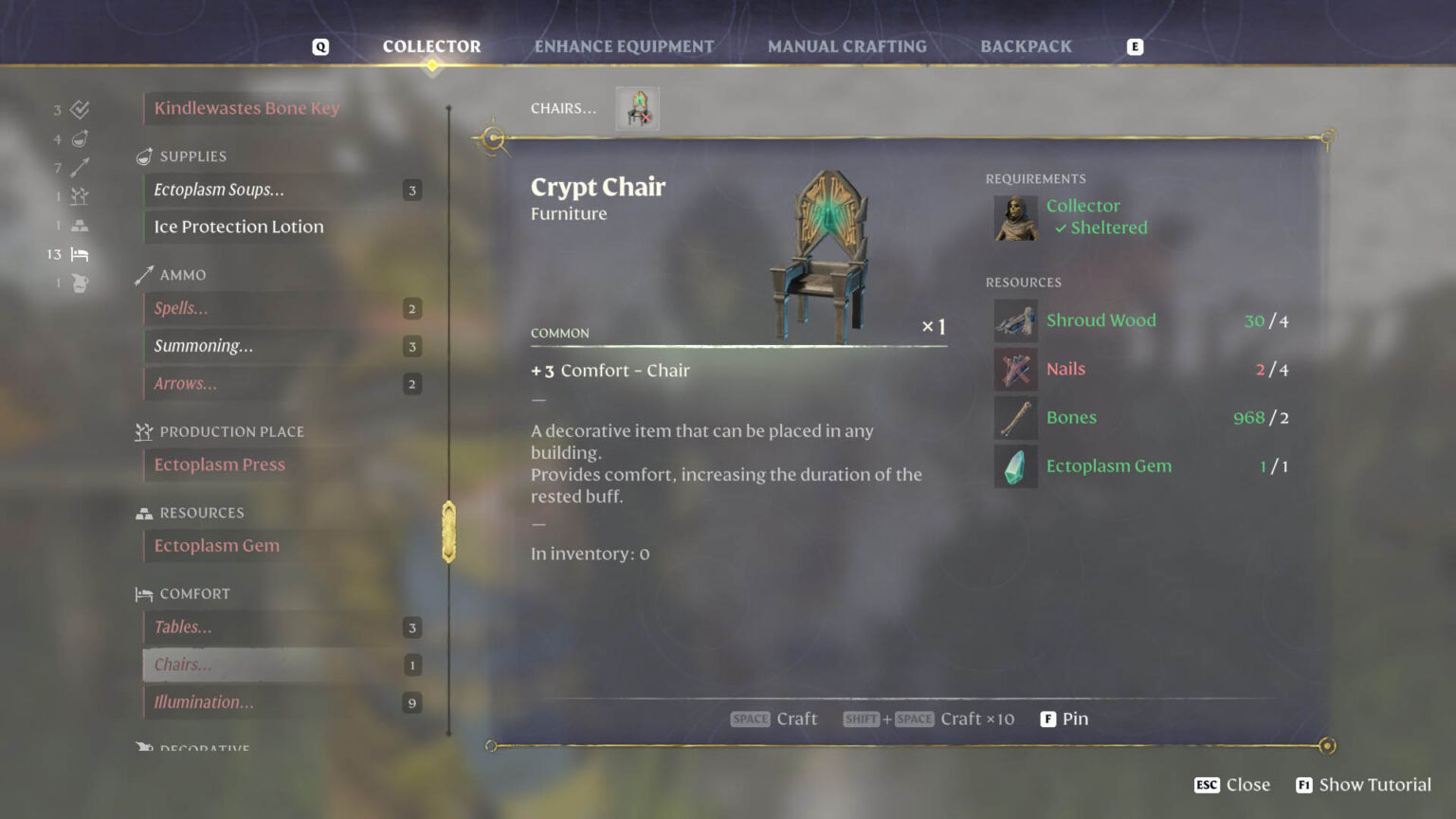Select the Ectoplasm Press entry
Viewport: 1456px width, 819px height.
220,464
